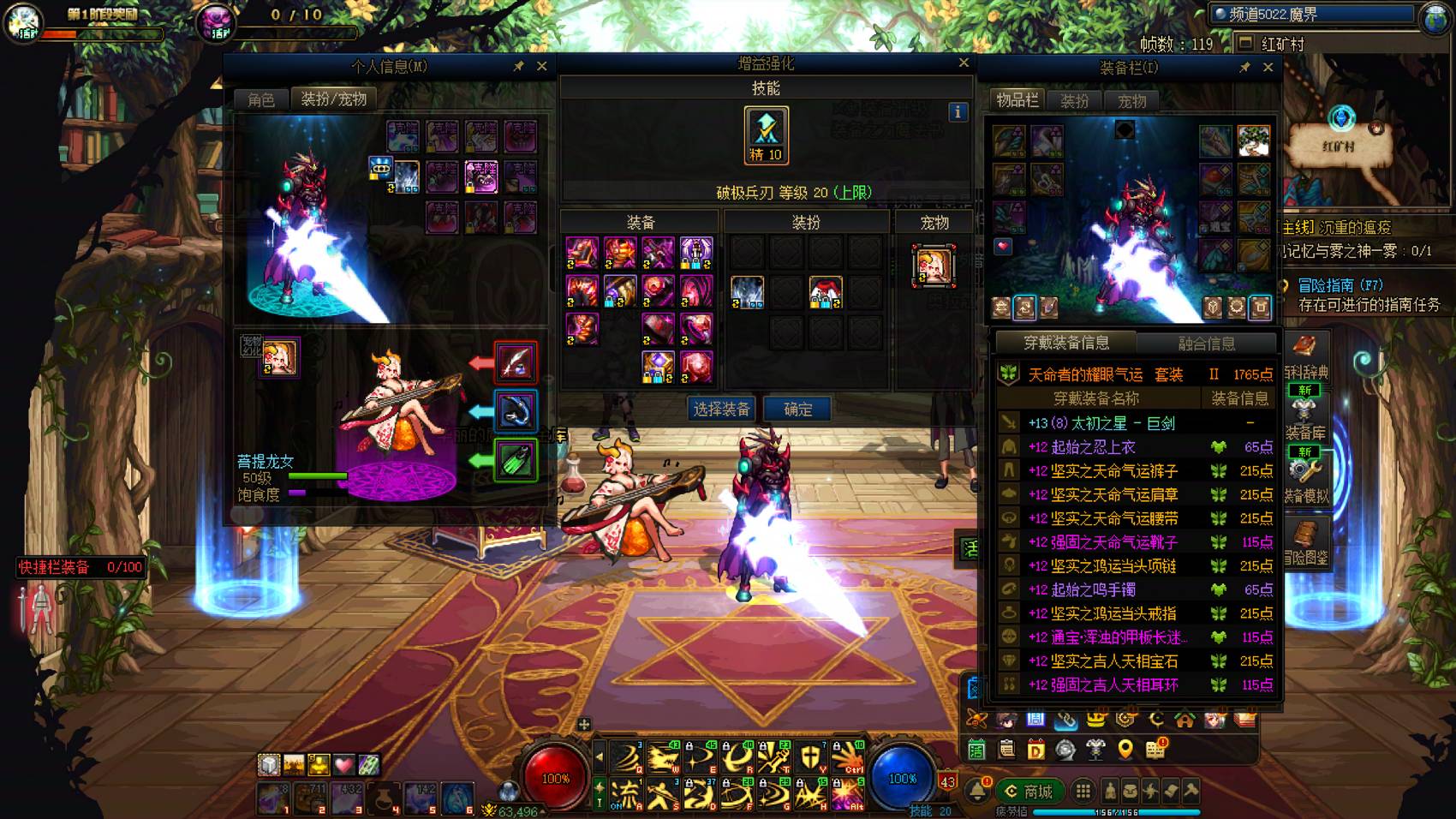Click the pet portrait in 宠物 column
This screenshot has height=819, width=1456.
pyautogui.click(x=934, y=265)
